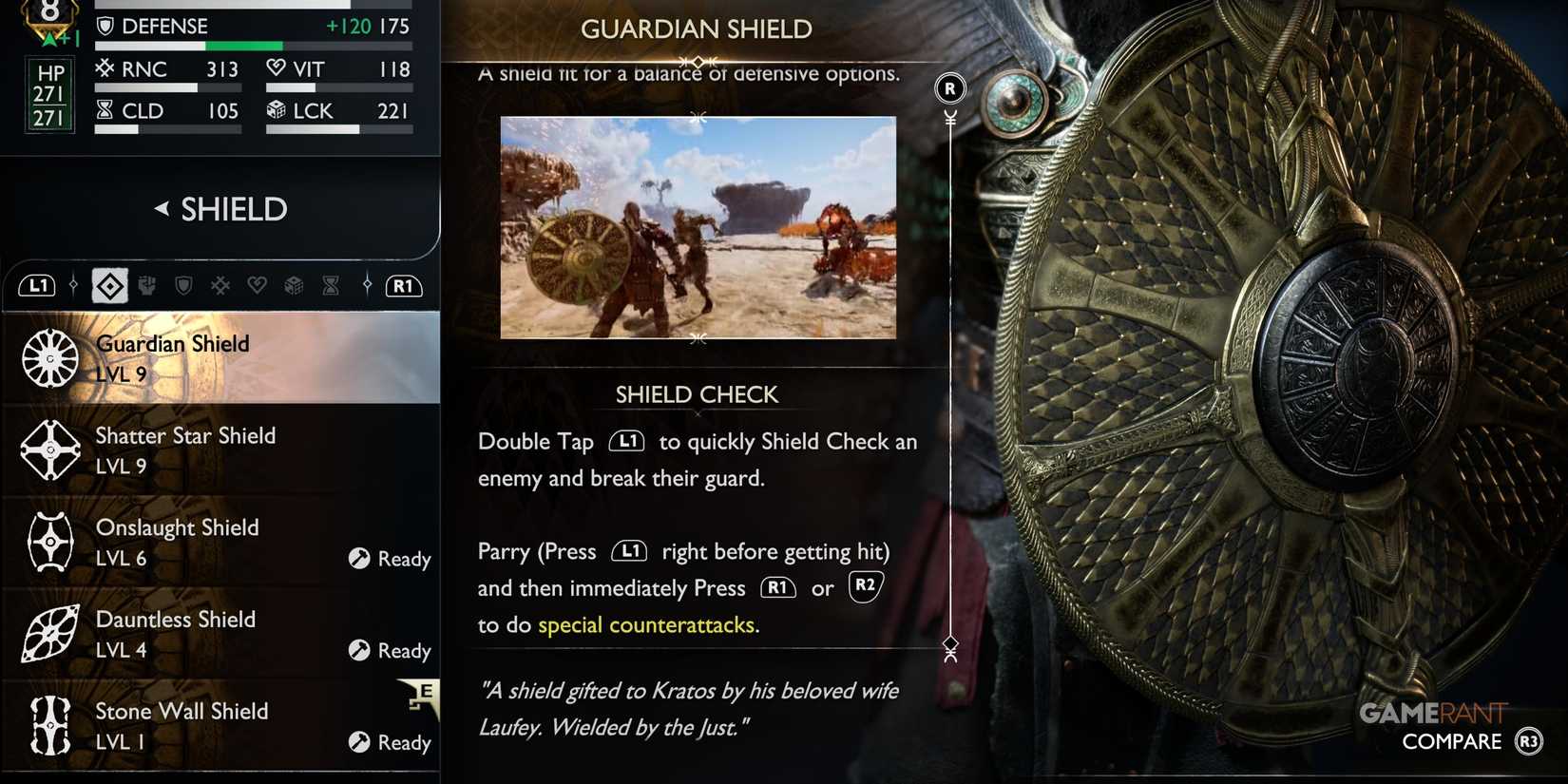Select the Runic snowflake stat filter icon
The image size is (1568, 784).
click(220, 285)
